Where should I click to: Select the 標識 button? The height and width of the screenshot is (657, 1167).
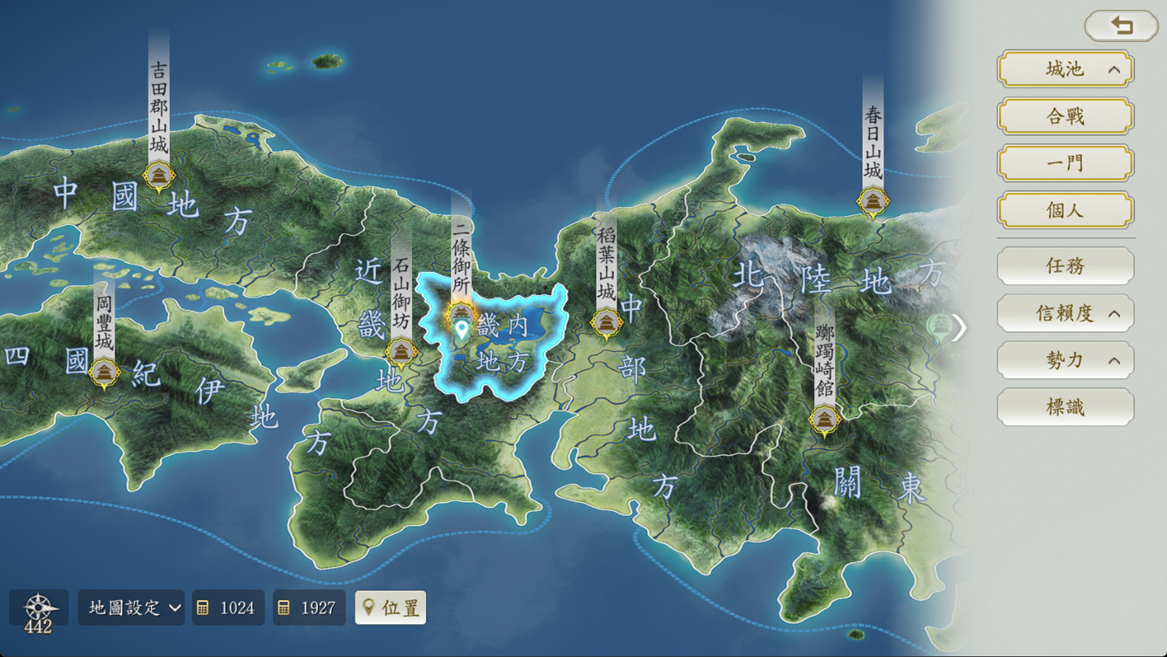[1065, 407]
